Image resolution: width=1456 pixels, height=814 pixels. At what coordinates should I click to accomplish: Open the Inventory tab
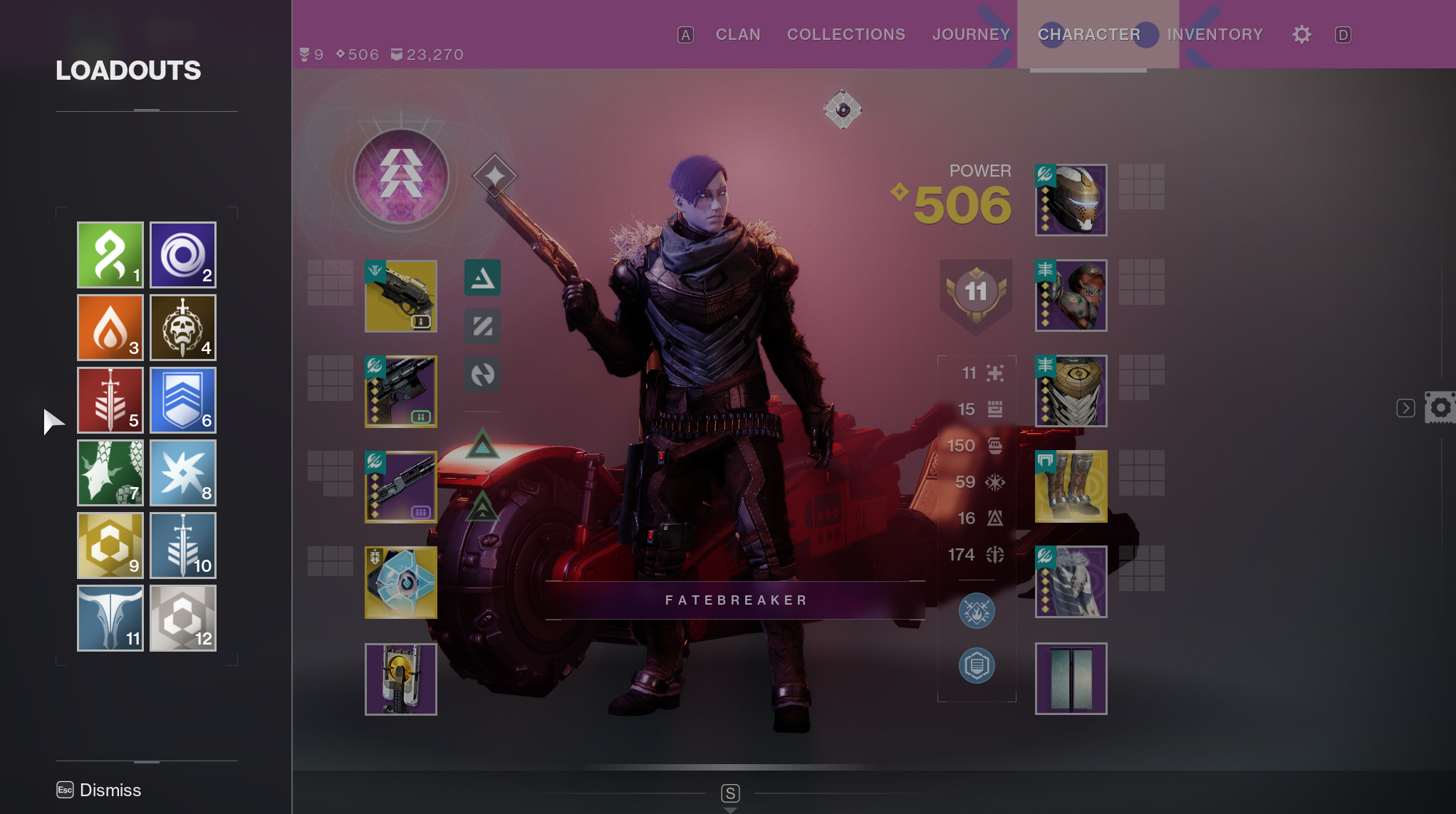1215,34
